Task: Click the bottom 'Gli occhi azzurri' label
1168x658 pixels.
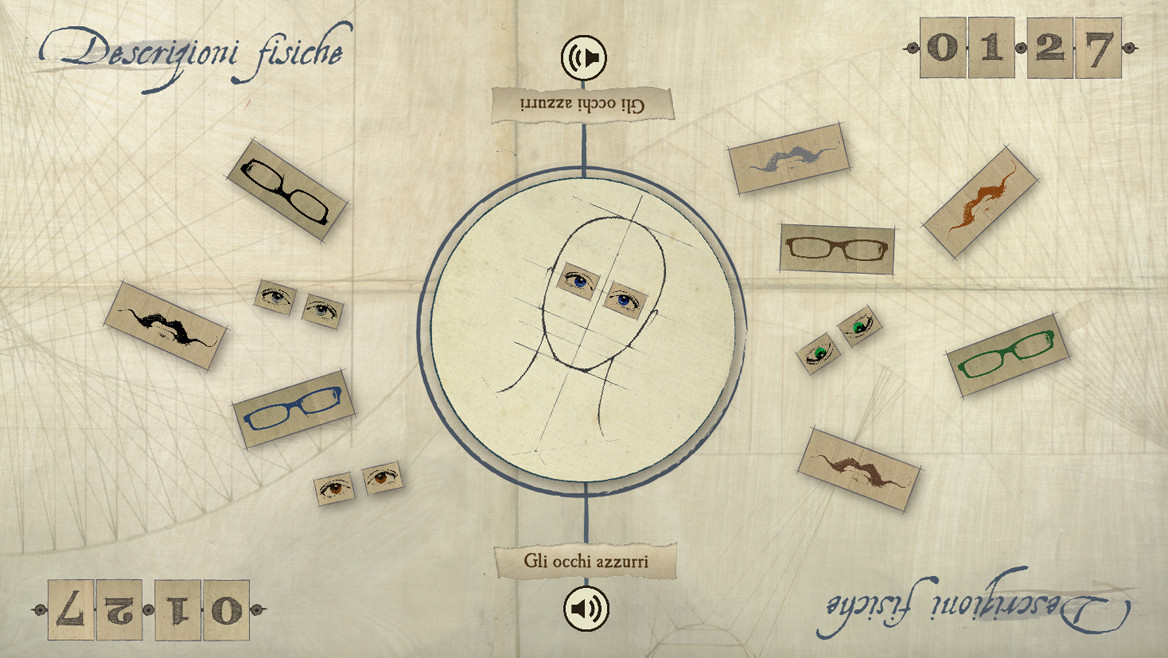Action: pos(586,562)
